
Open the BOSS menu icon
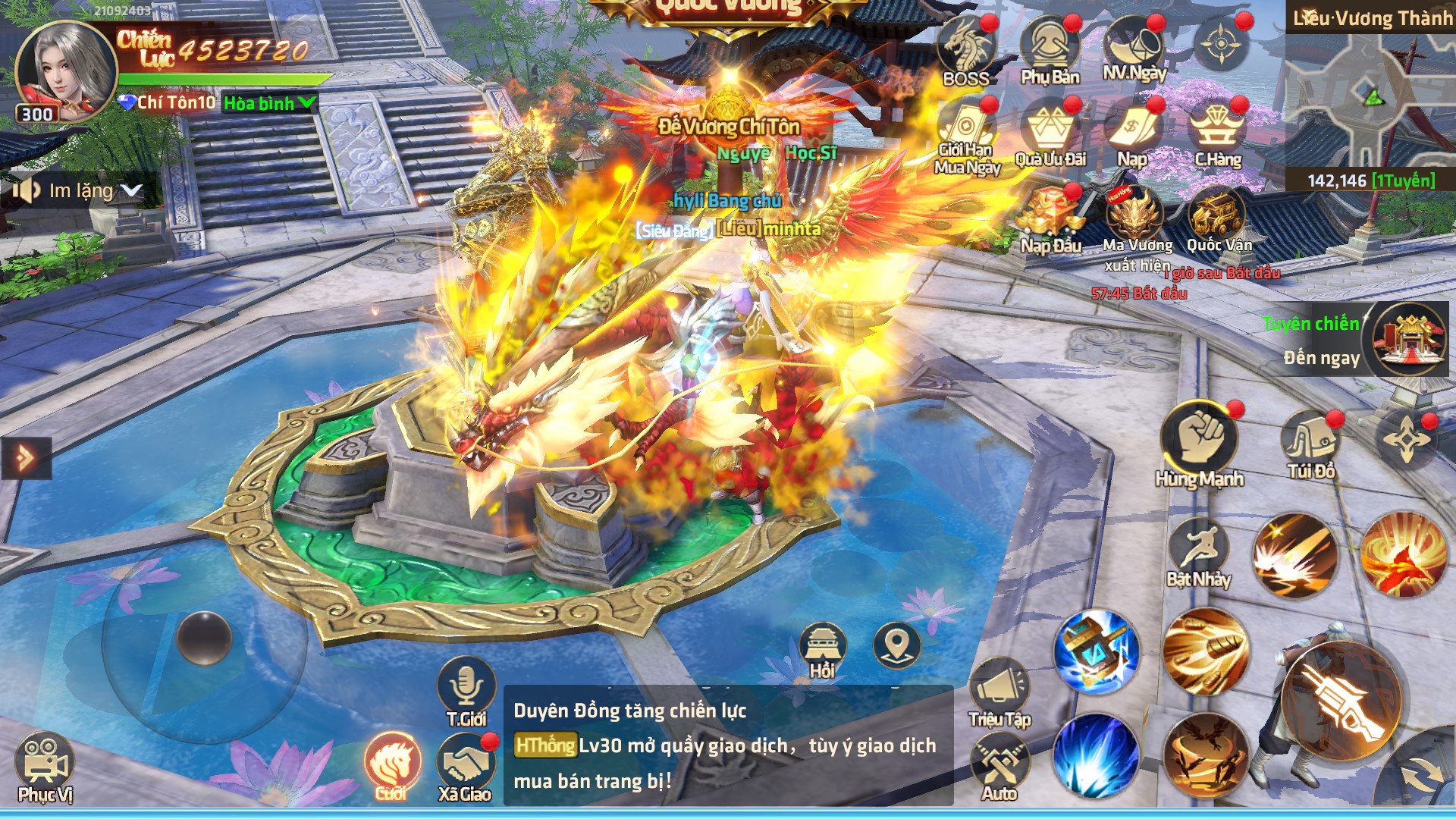pyautogui.click(x=965, y=49)
